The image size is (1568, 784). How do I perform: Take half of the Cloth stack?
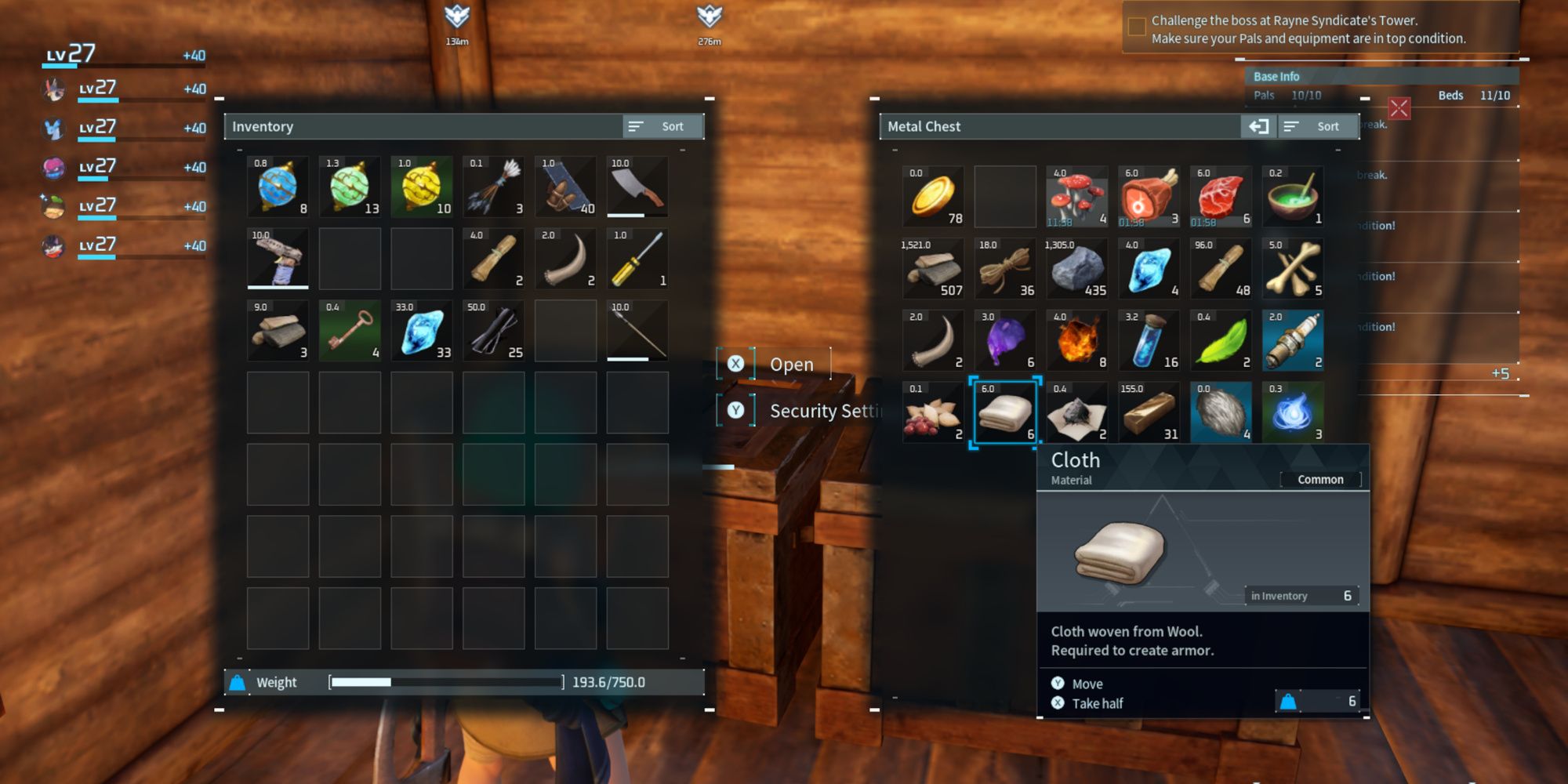[1096, 703]
